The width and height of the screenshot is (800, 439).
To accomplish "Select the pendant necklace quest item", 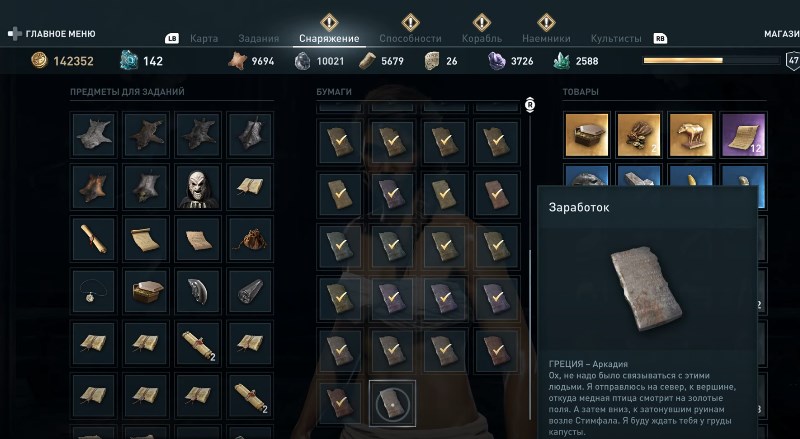I will click(94, 291).
